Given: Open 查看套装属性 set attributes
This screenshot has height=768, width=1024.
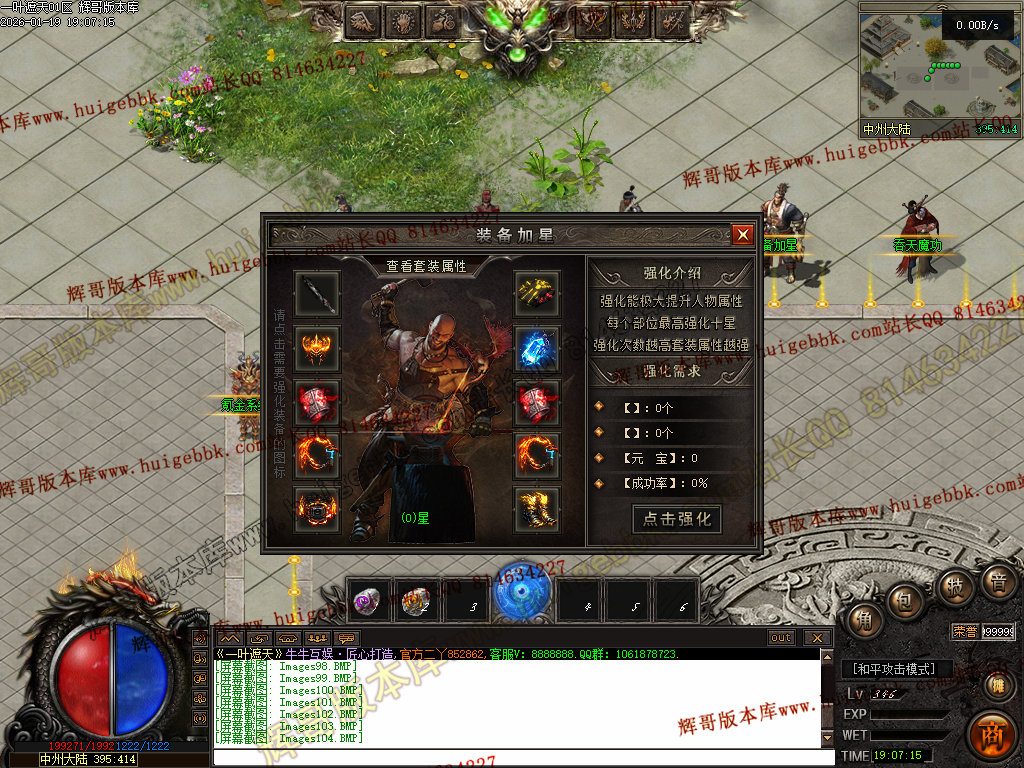Looking at the screenshot, I should tap(427, 266).
